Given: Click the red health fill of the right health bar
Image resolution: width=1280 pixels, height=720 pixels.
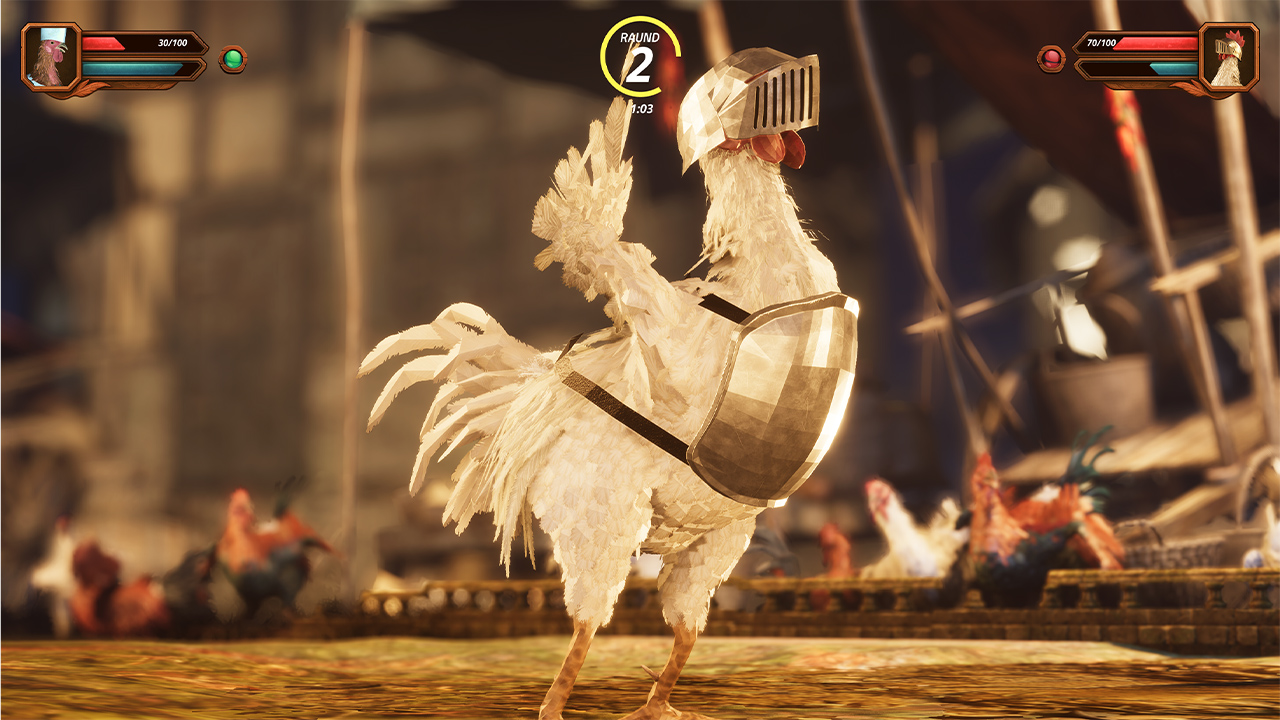Looking at the screenshot, I should [x=1160, y=45].
